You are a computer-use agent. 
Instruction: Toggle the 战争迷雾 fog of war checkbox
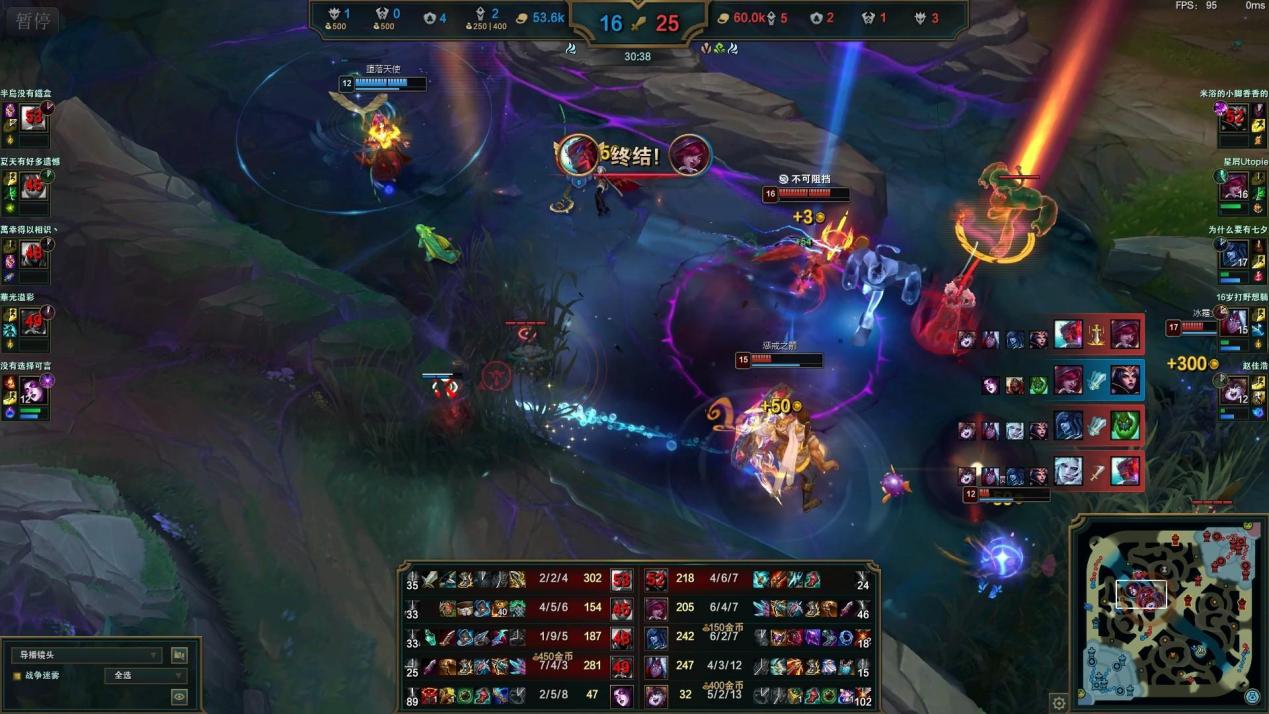(17, 676)
